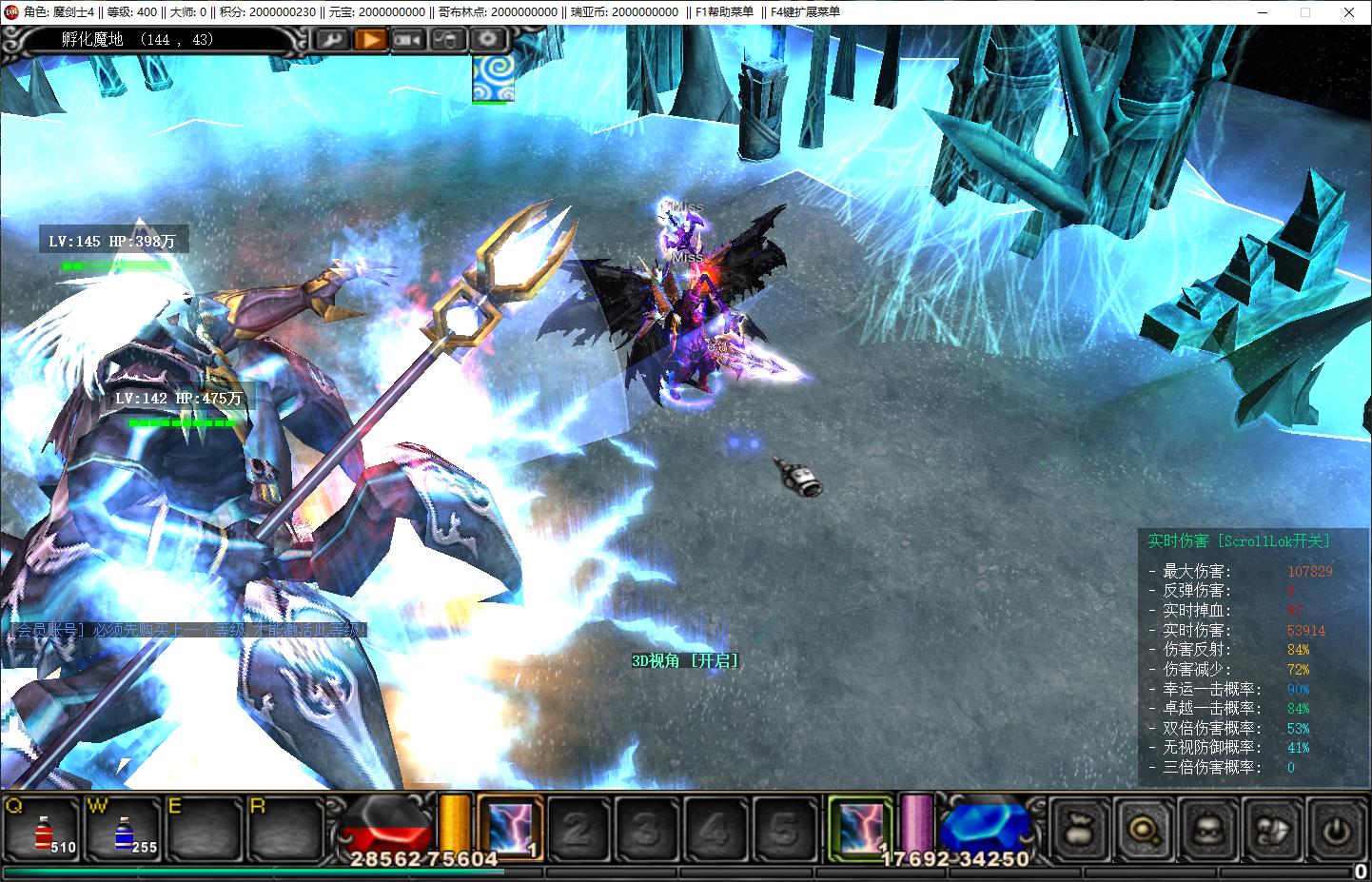This screenshot has height=882, width=1372.
Task: Select empty skill slot number 2
Action: [577, 831]
